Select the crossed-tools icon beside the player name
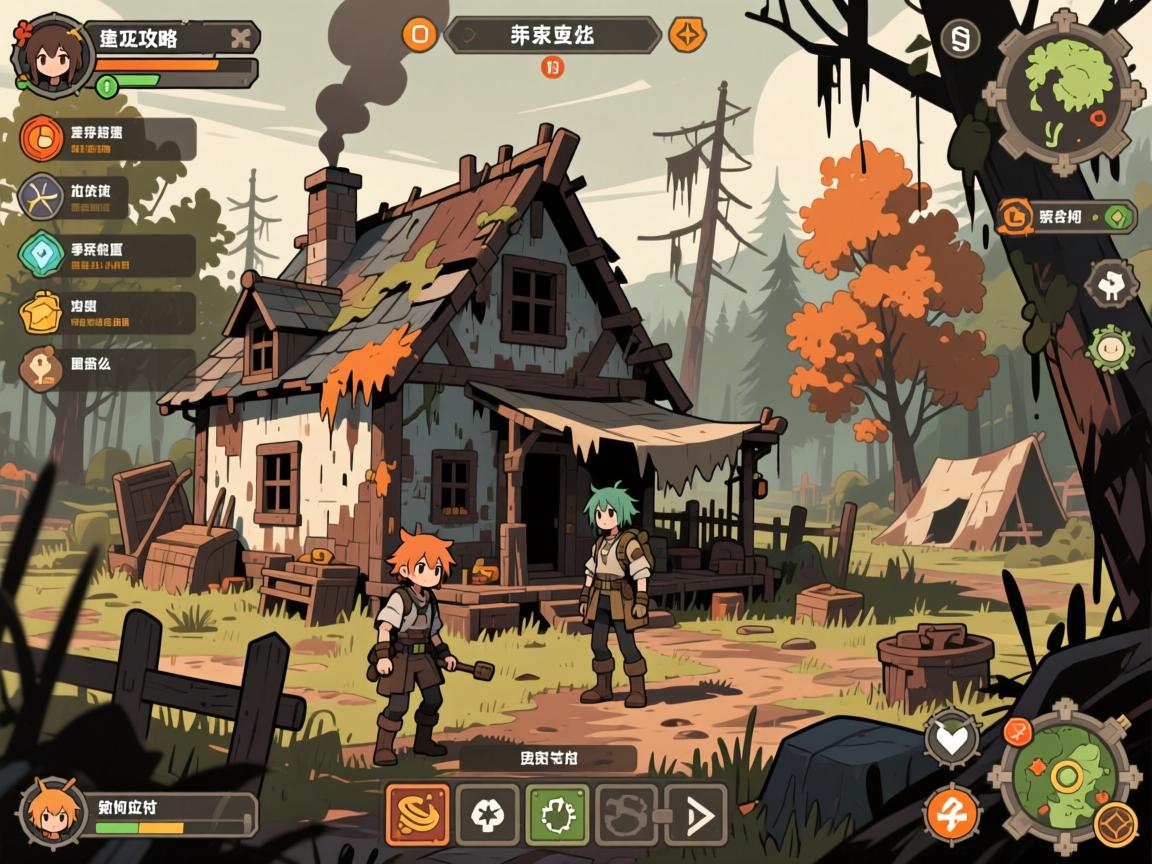 (239, 39)
